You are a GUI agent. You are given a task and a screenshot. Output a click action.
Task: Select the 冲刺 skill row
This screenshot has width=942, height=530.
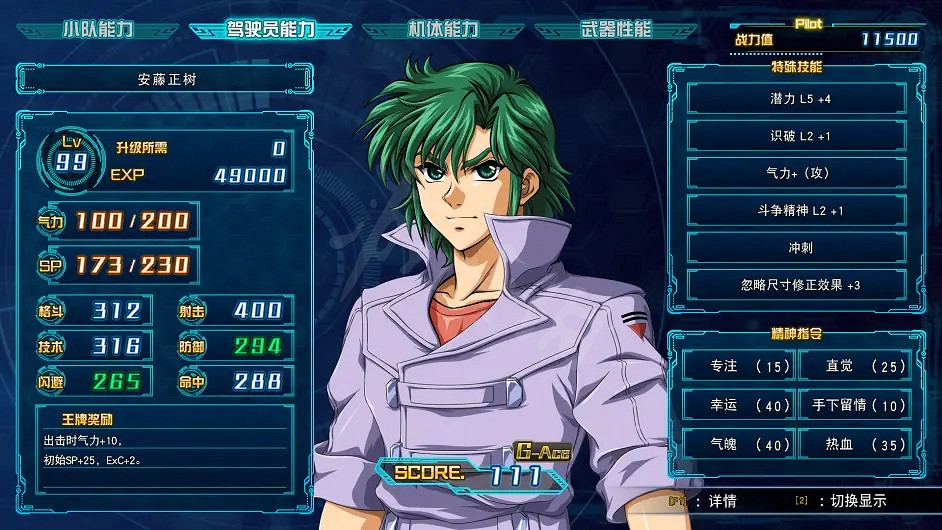[x=796, y=247]
